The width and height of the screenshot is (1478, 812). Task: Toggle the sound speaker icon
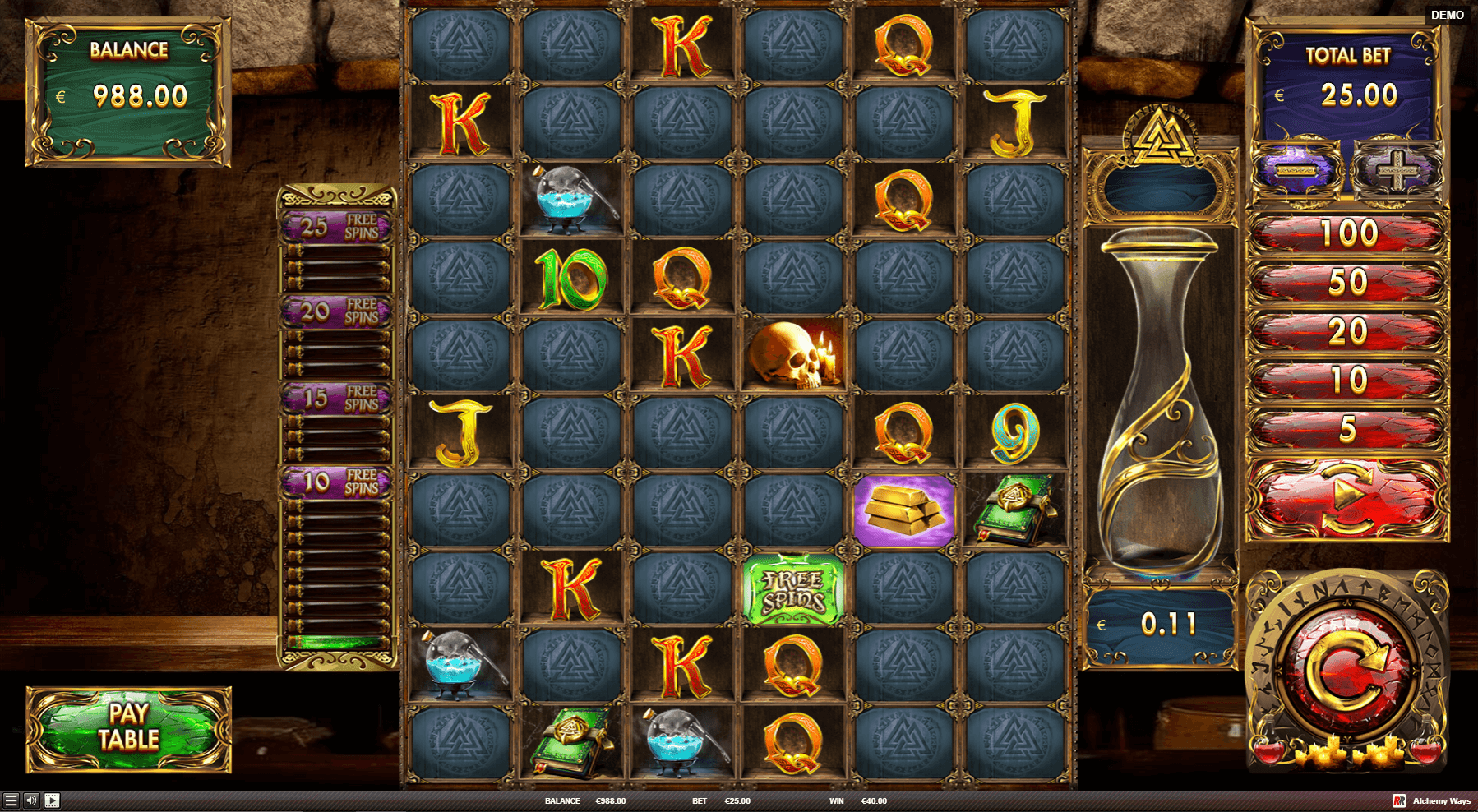tap(31, 800)
